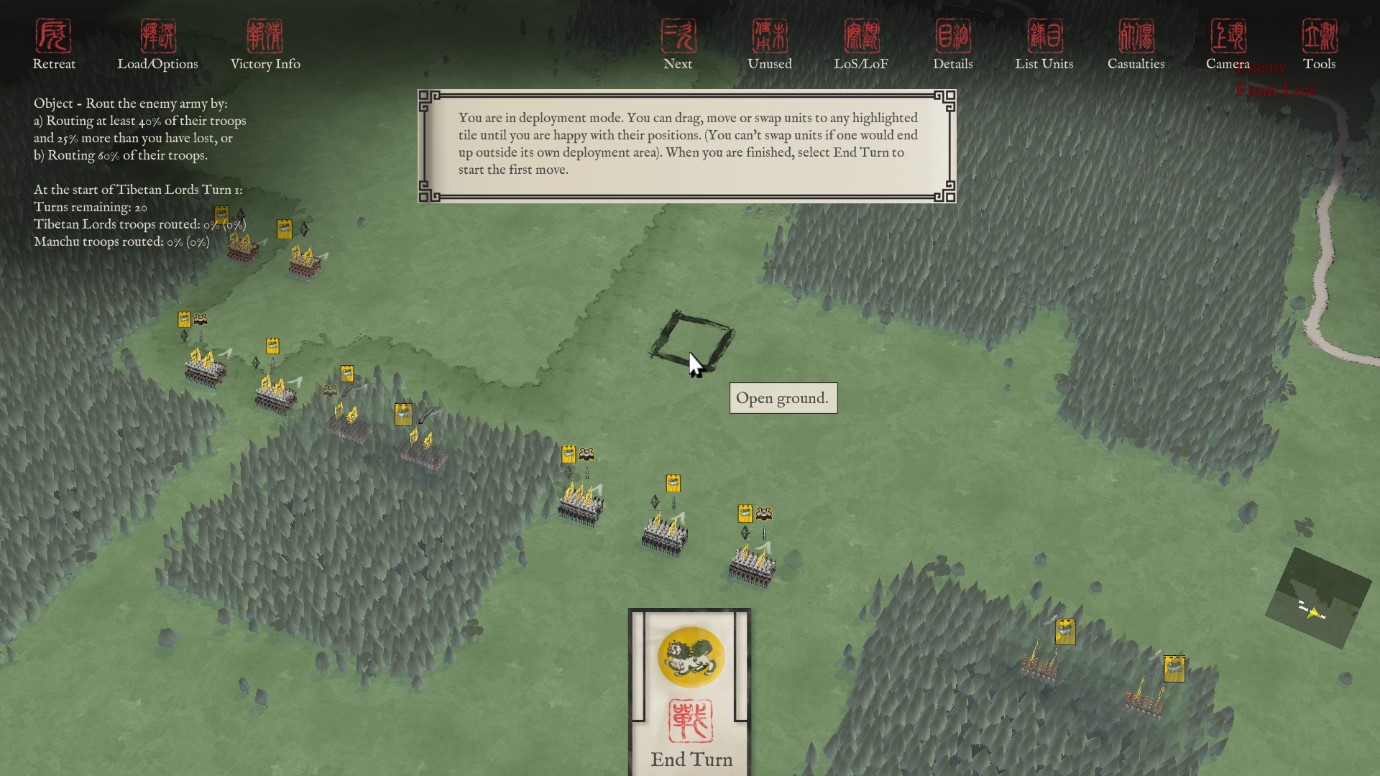Viewport: 1380px width, 776px height.
Task: Select the Next unit button
Action: tap(678, 44)
